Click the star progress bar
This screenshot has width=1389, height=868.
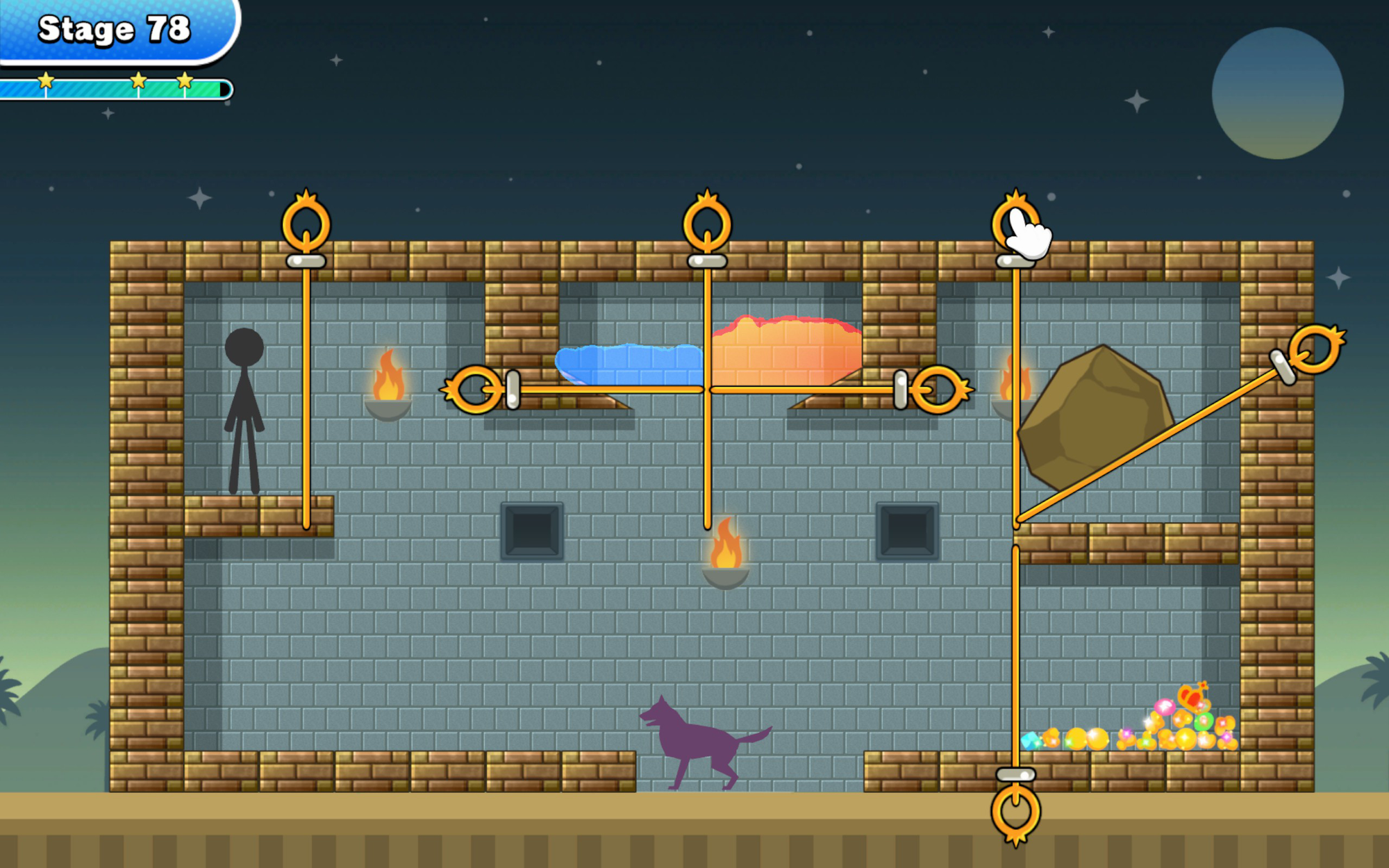tap(115, 85)
